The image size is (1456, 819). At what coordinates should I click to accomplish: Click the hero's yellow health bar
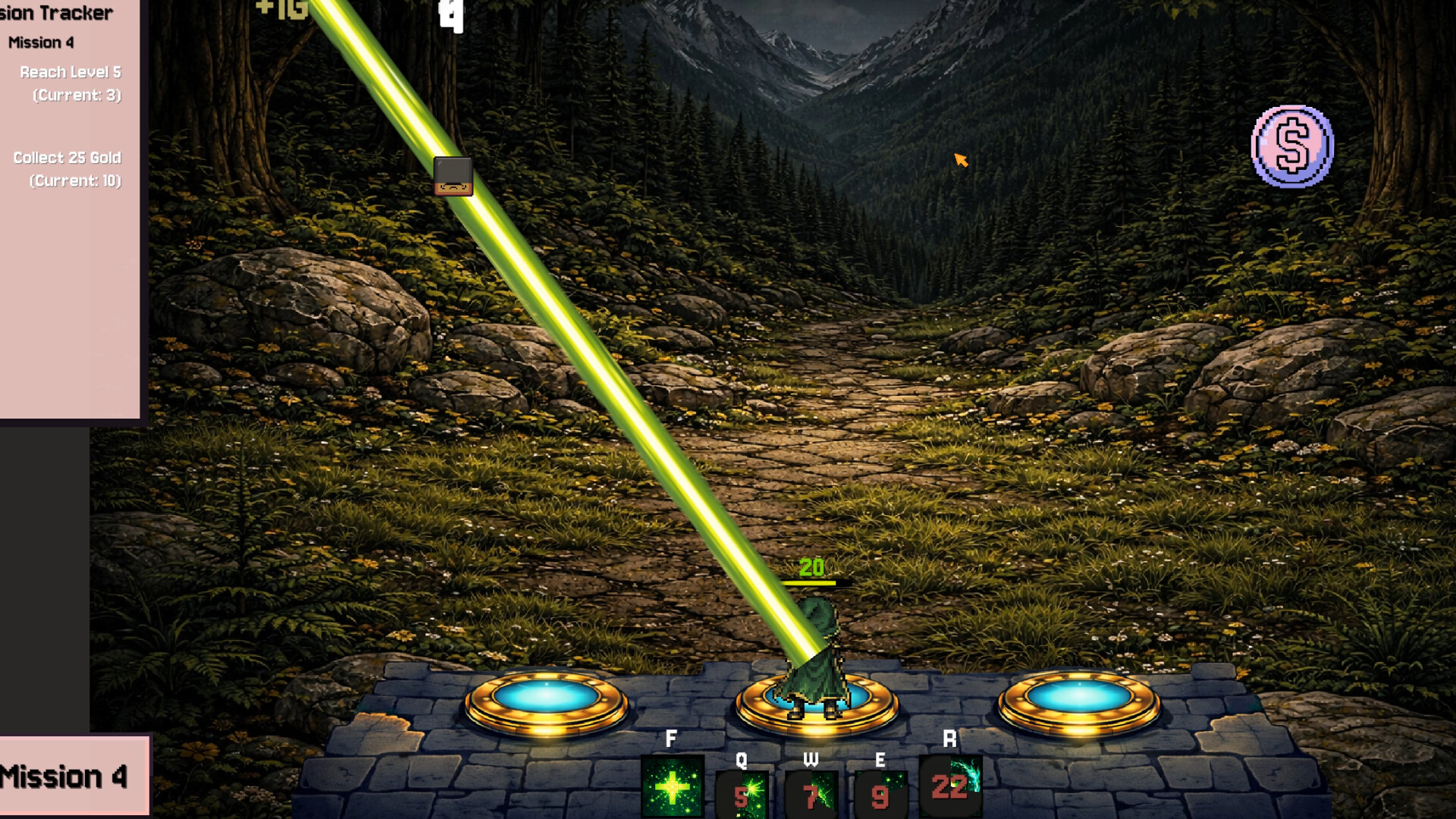click(809, 582)
